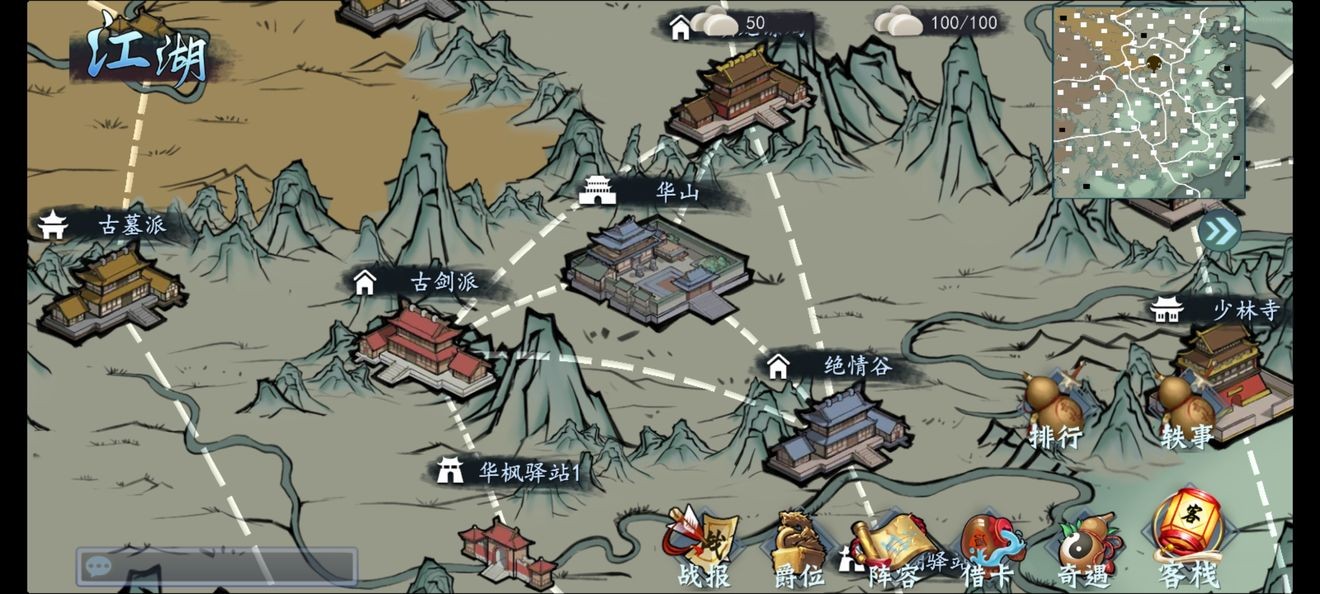The image size is (1320, 594).
Task: Select the 古墓派 sect location
Action: 110,290
